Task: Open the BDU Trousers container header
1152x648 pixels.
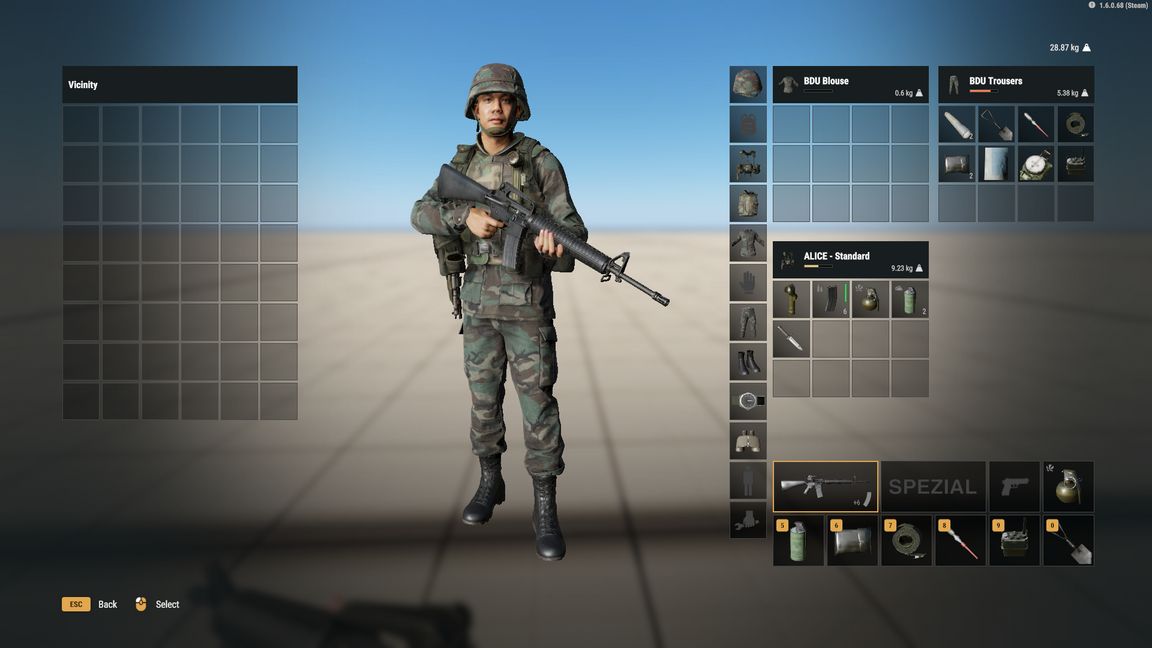Action: coord(1015,84)
